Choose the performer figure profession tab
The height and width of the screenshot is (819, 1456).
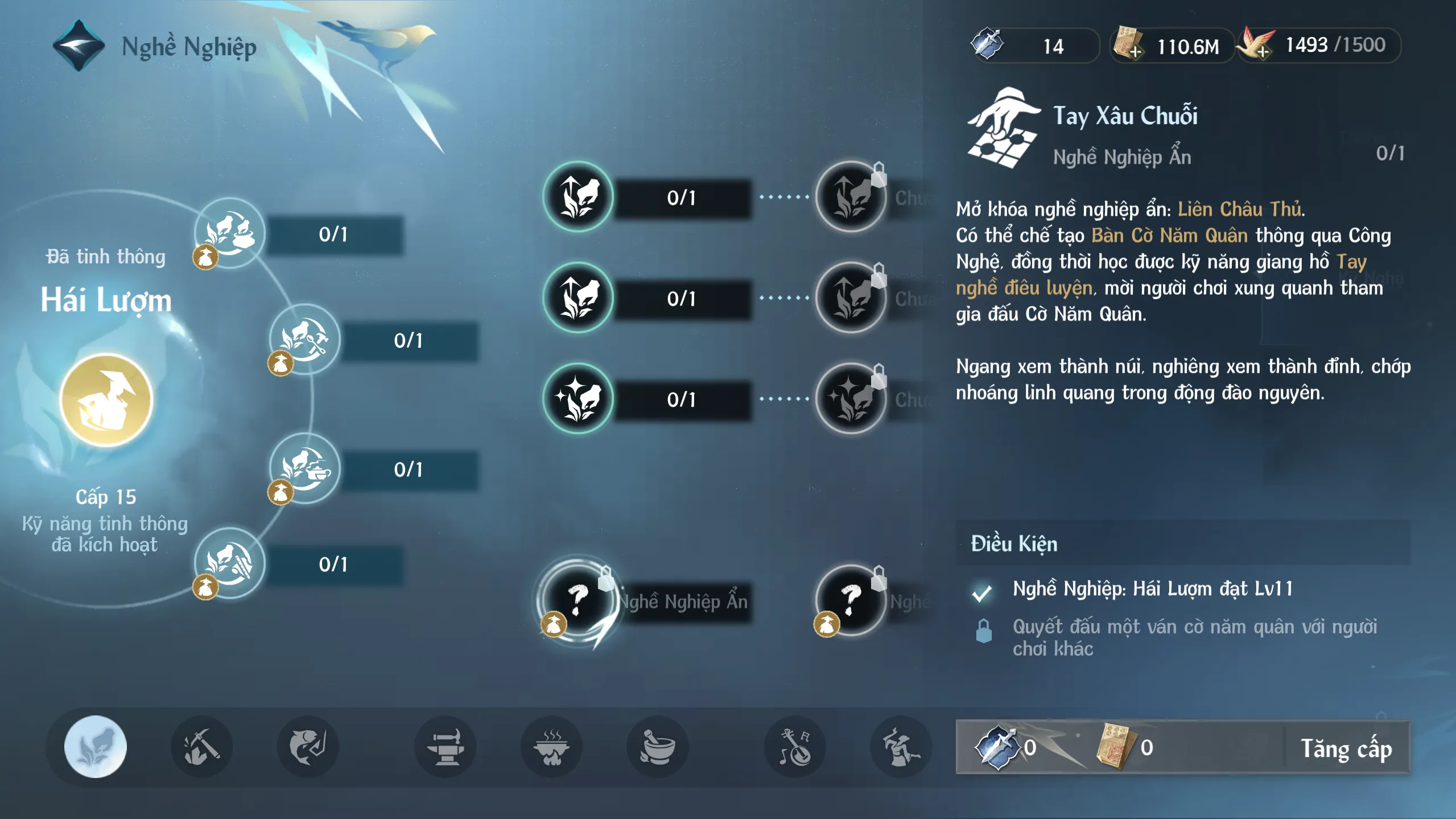coord(901,747)
